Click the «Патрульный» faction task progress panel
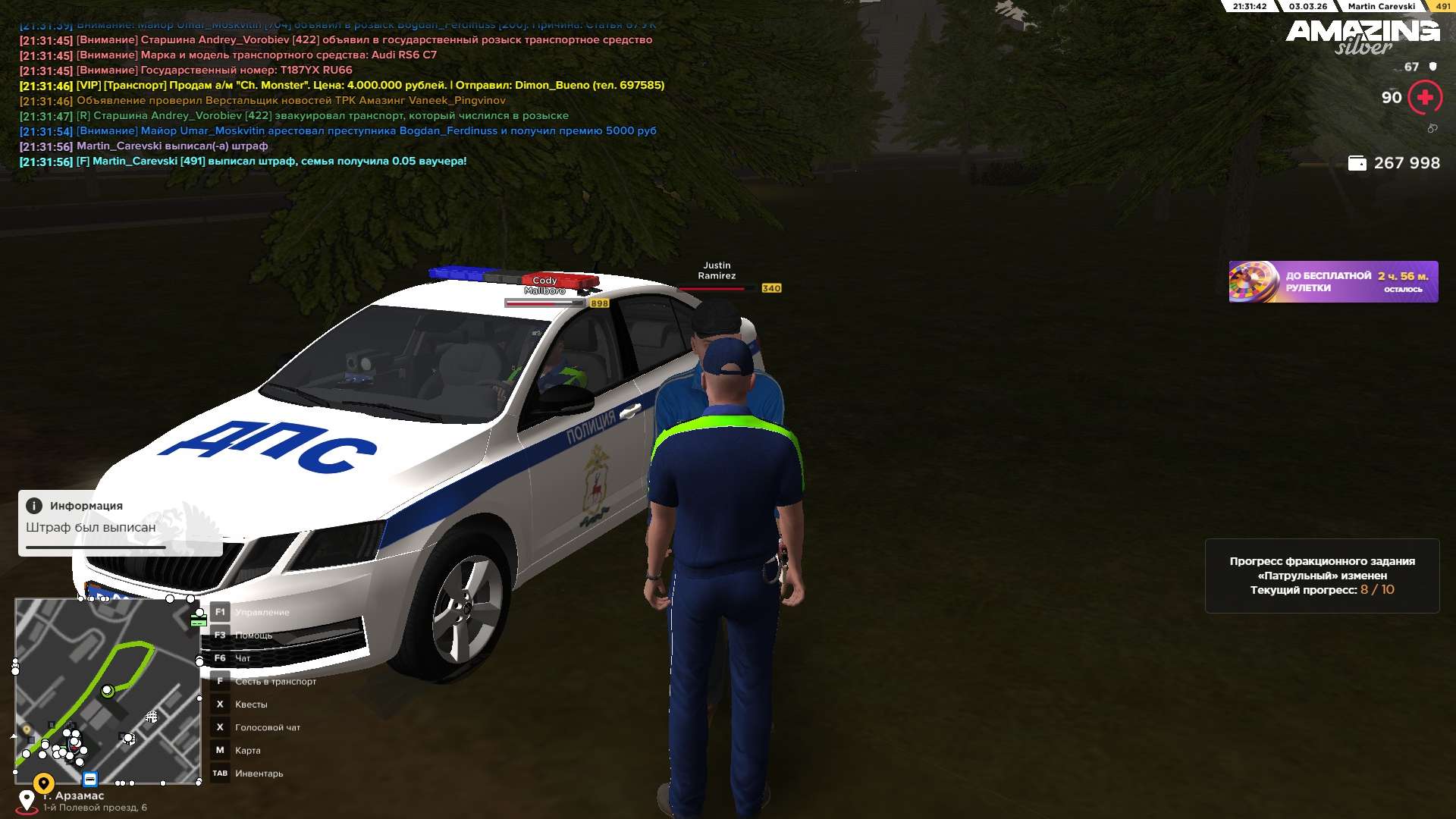1456x819 pixels. [1322, 576]
